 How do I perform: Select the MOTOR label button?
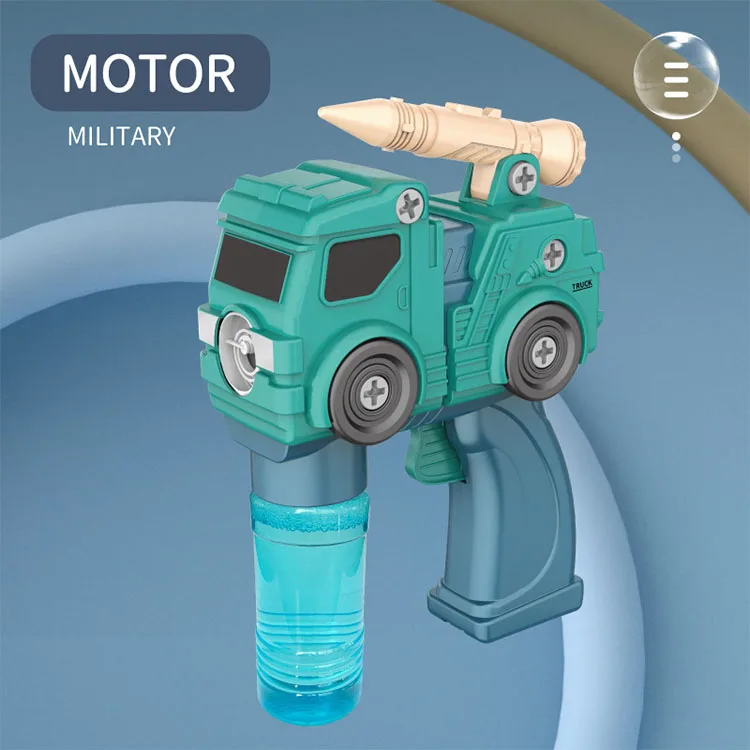pyautogui.click(x=149, y=73)
